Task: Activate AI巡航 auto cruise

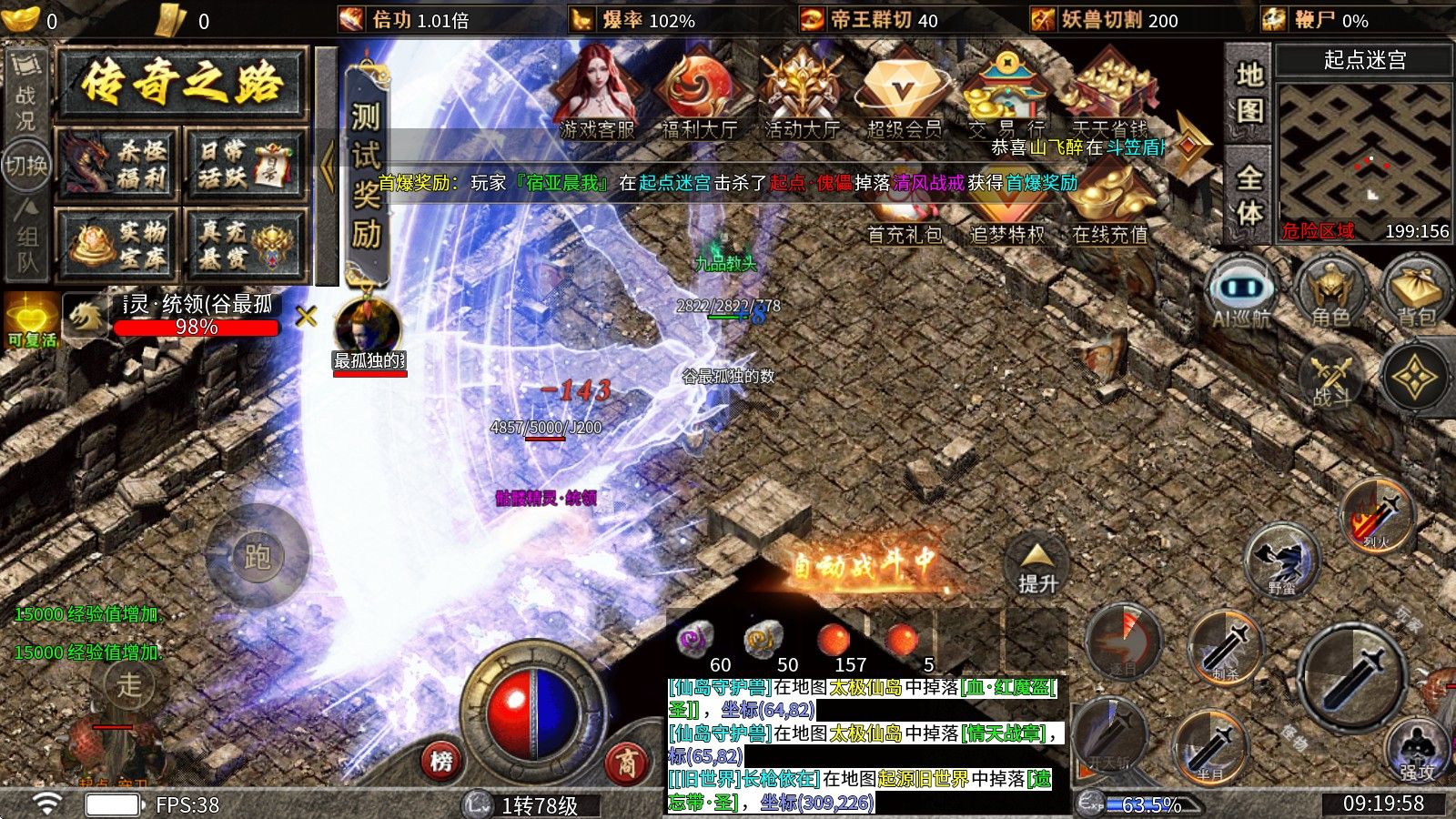Action: 1240,291
